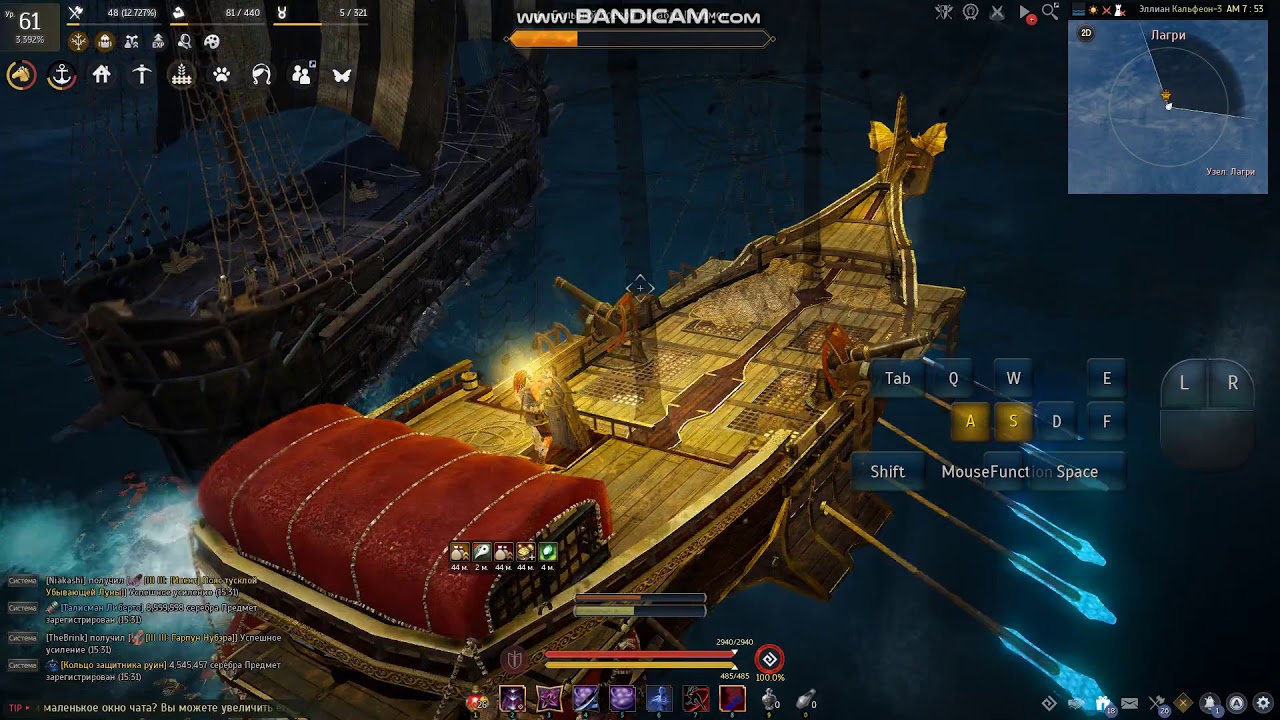Open the horse mount icon
This screenshot has width=1280, height=720.
21,75
